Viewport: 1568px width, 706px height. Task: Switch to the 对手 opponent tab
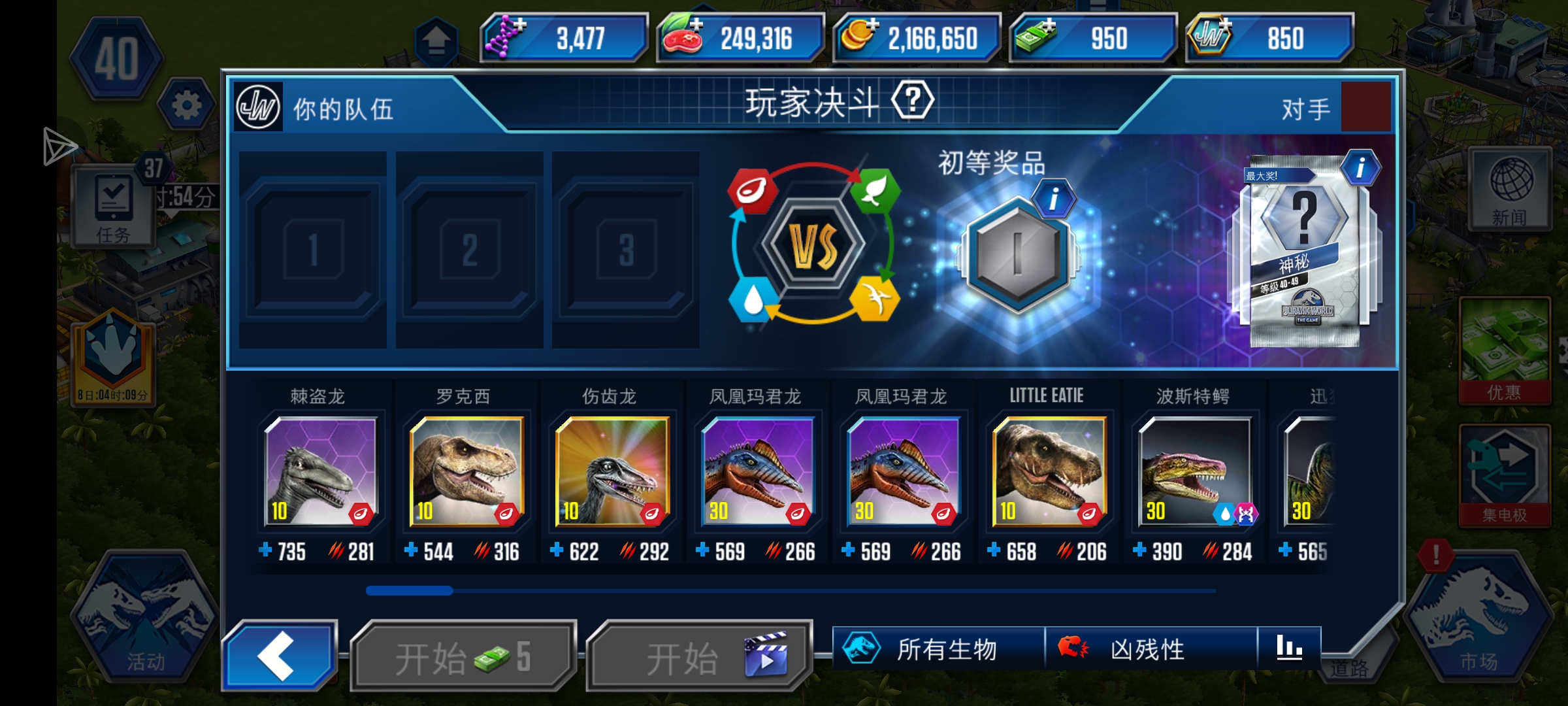pyautogui.click(x=1307, y=109)
